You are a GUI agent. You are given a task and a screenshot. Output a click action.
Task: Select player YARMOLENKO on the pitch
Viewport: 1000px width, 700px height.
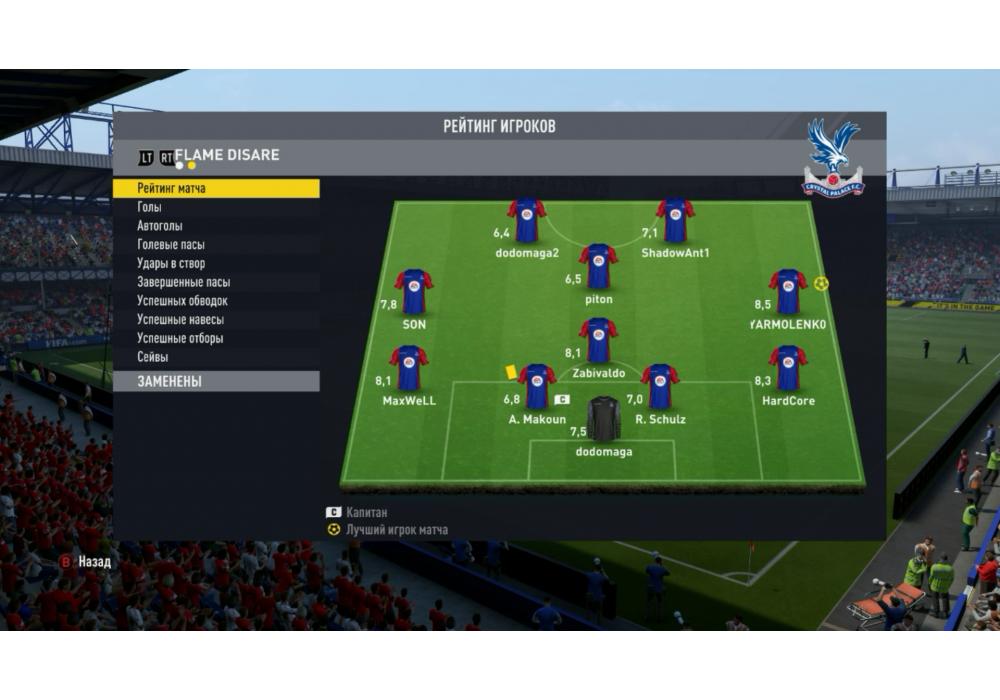[788, 292]
